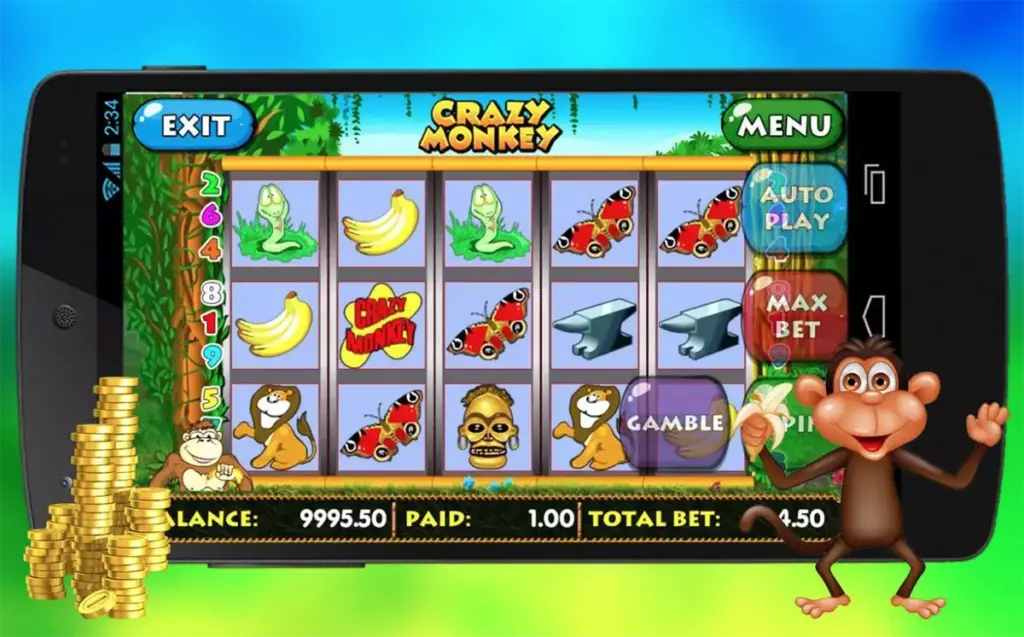Tap the blue EXIT button
Screen dimensions: 1024x637
click(x=195, y=125)
